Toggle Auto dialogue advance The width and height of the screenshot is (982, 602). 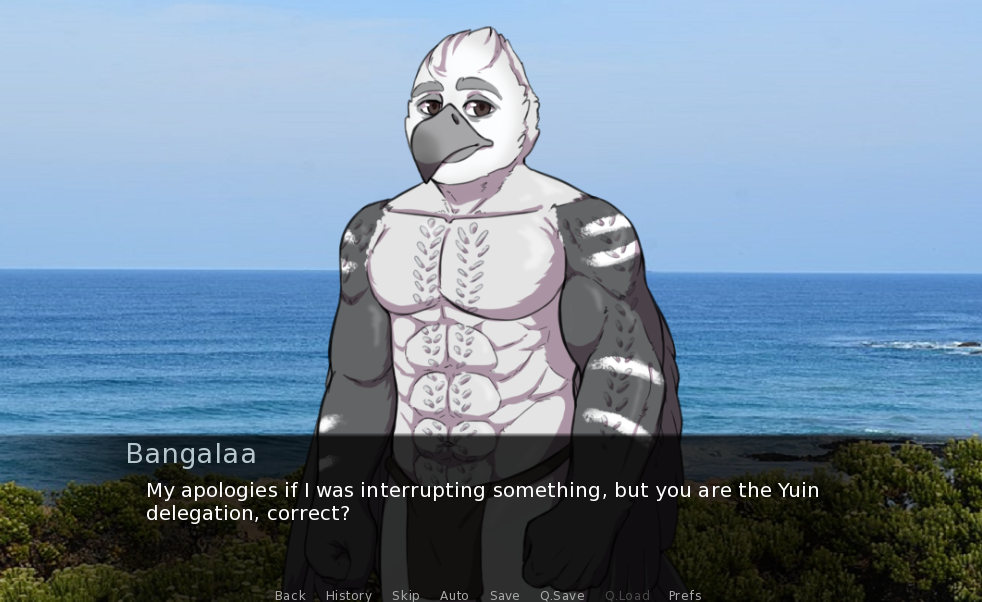(x=454, y=595)
